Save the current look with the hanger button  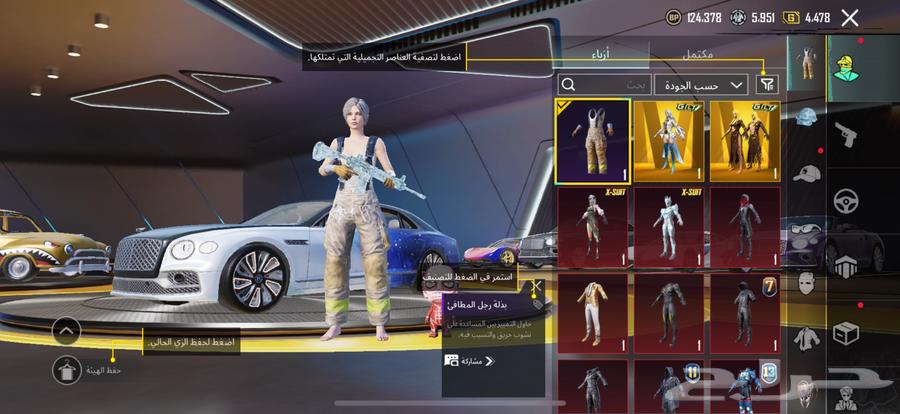click(66, 369)
